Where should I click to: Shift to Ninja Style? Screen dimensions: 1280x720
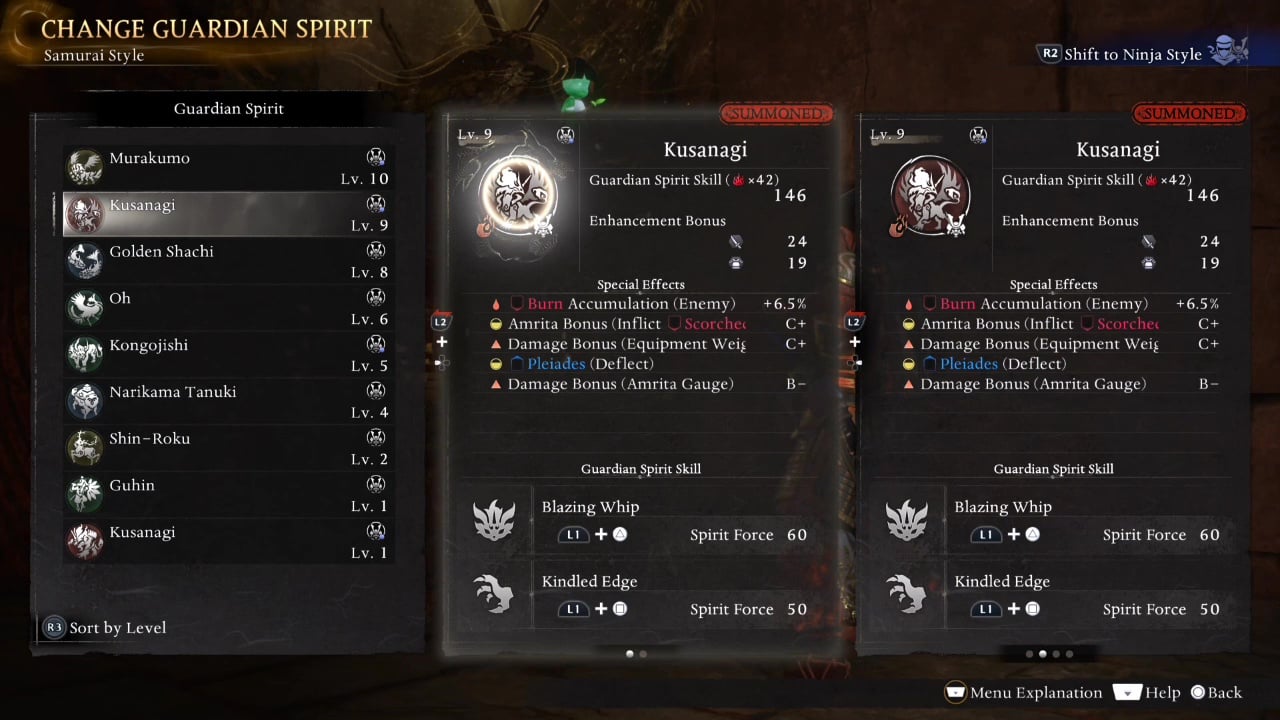(x=1132, y=55)
